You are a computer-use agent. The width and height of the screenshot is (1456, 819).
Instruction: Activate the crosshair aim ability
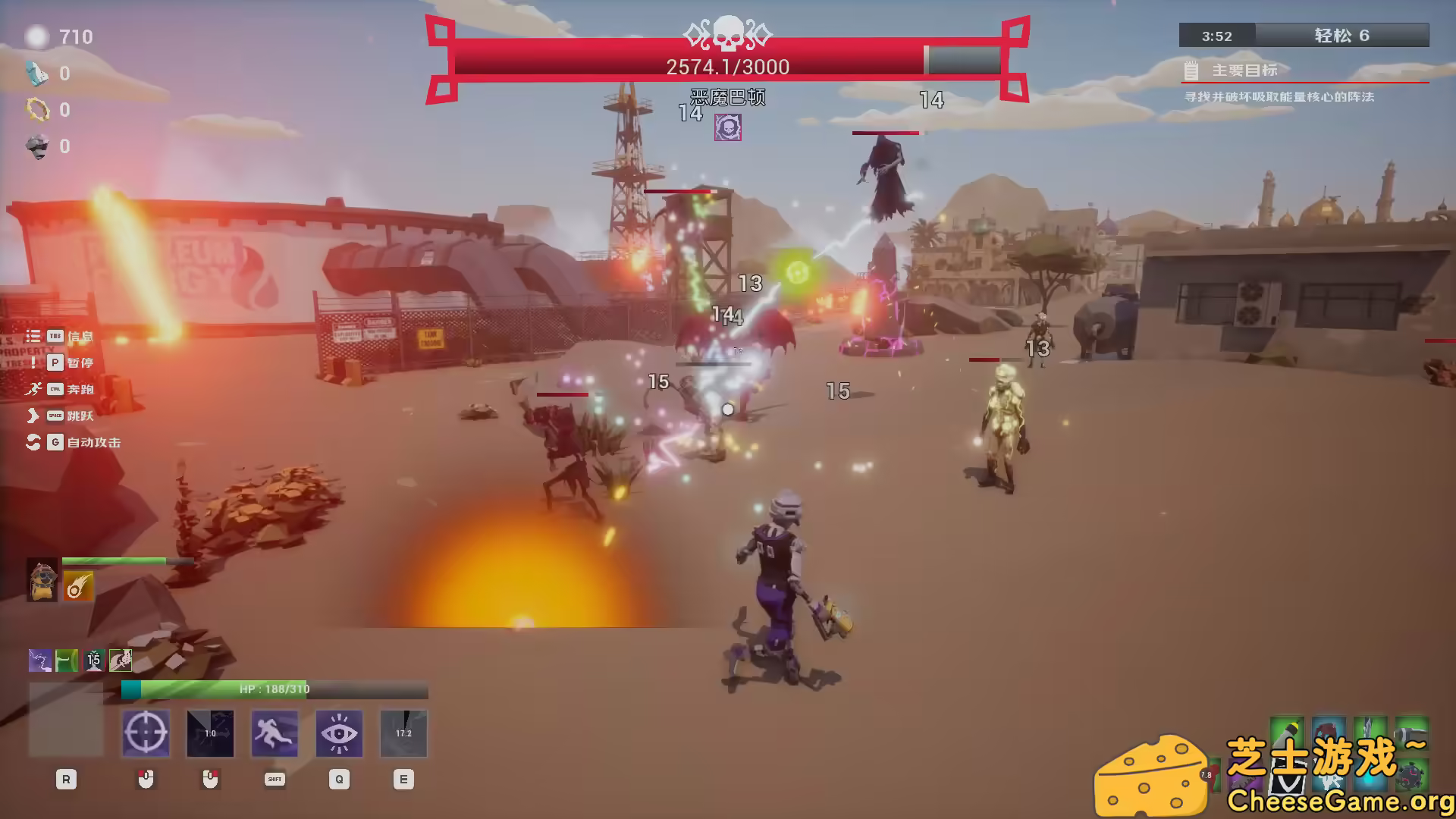coord(146,733)
